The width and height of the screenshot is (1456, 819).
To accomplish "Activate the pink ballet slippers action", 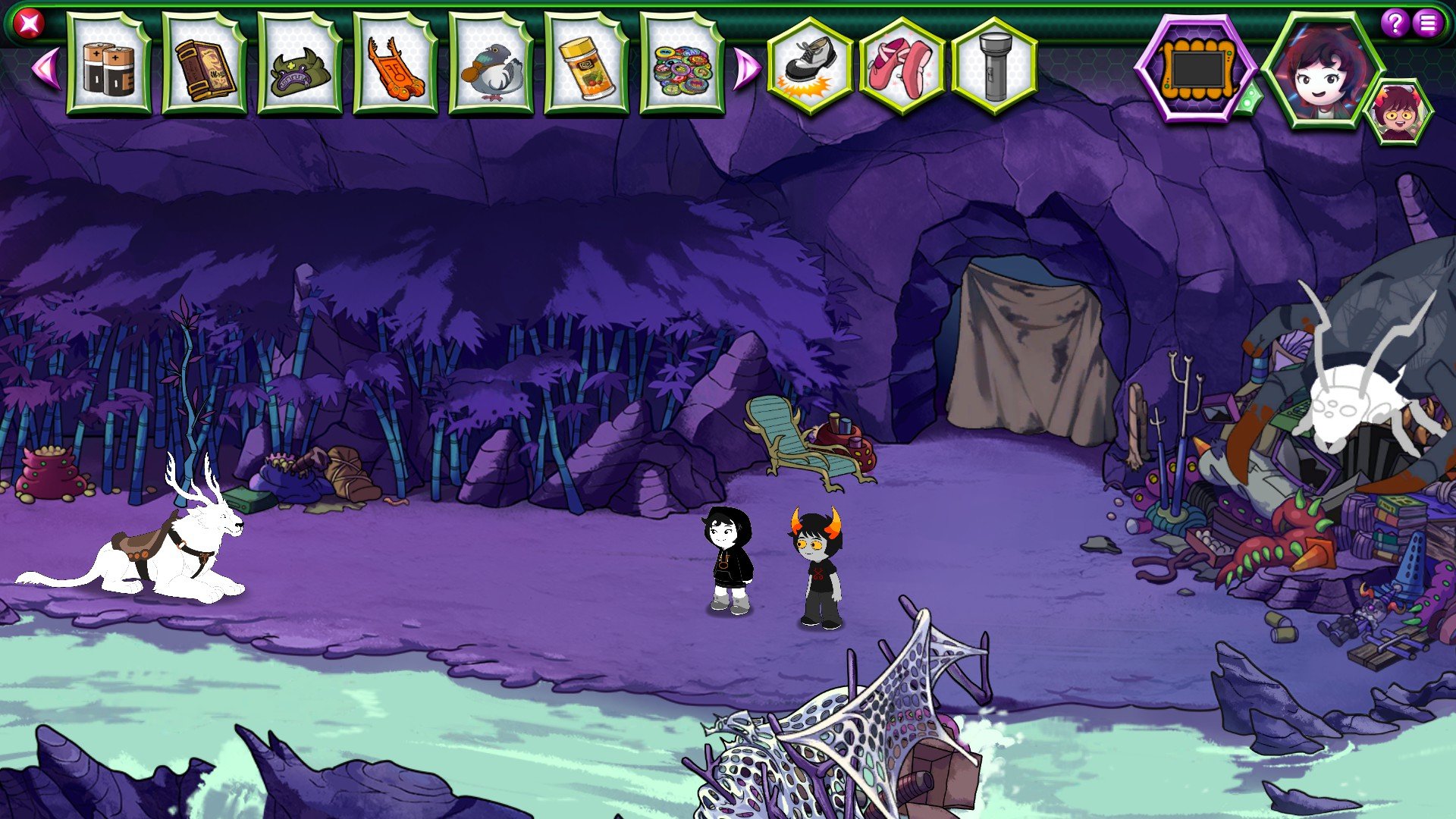I will (x=902, y=66).
